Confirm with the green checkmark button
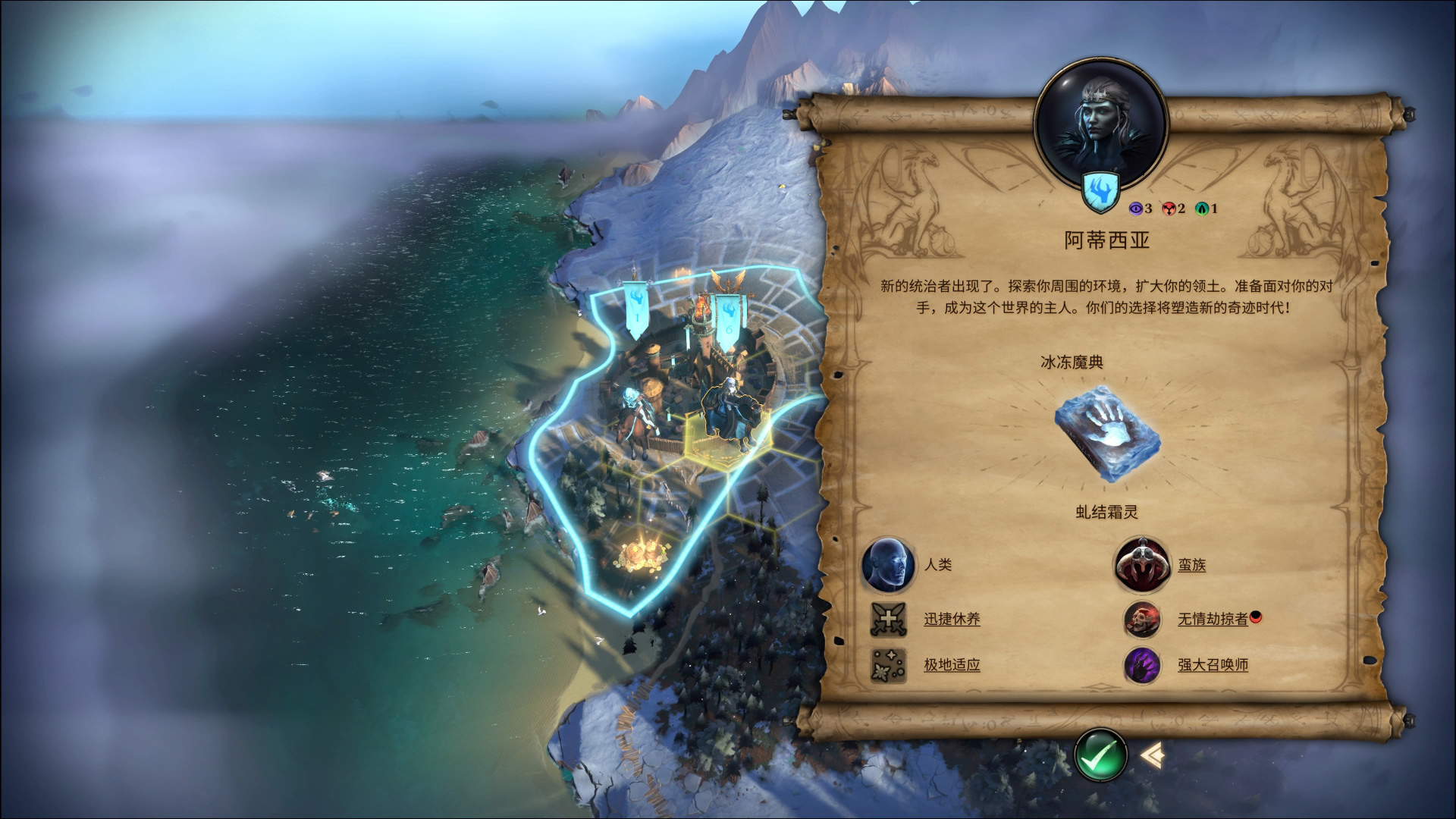The width and height of the screenshot is (1456, 819). (1100, 755)
